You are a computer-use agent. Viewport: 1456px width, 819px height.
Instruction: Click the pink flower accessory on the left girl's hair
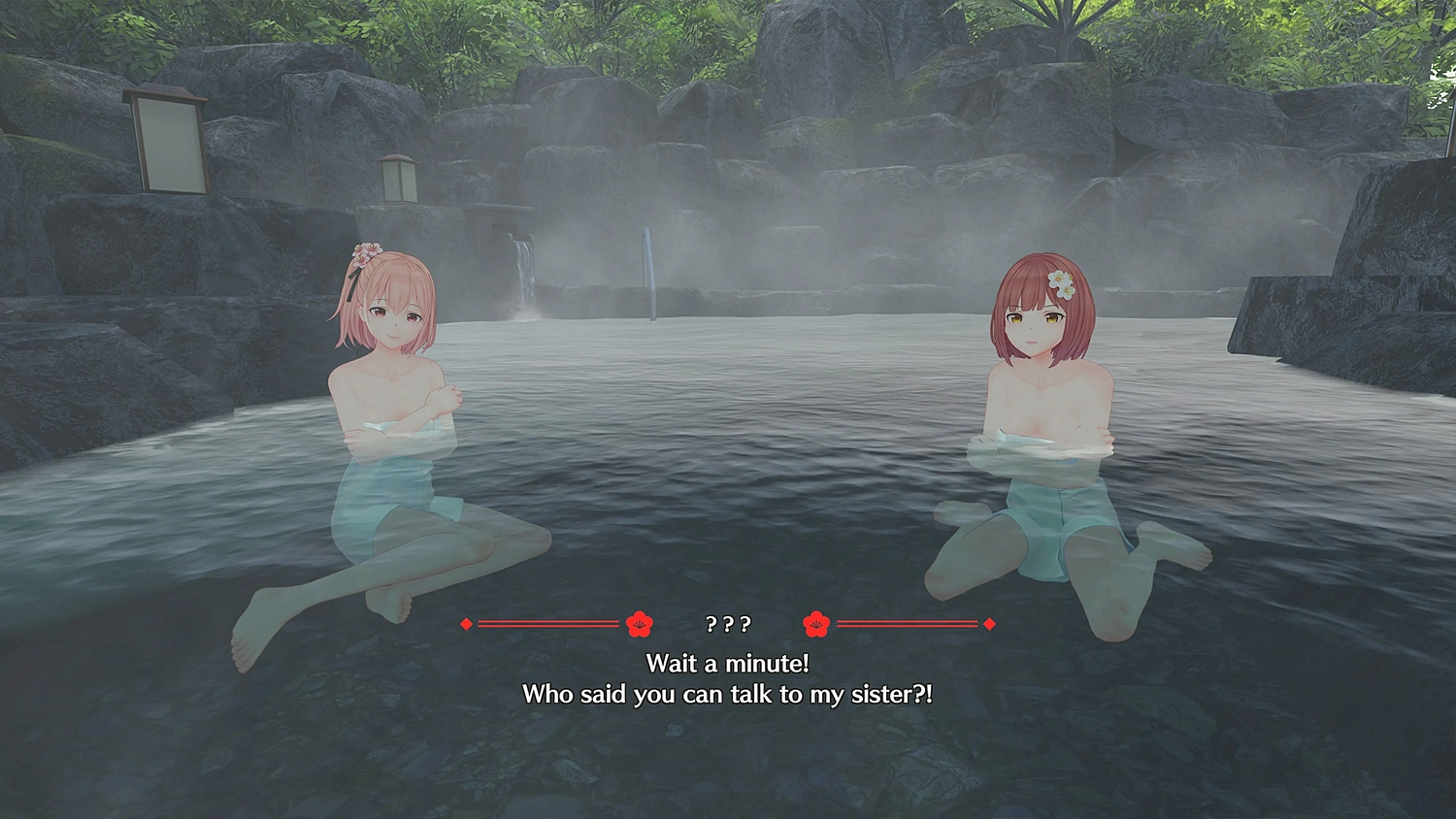pos(366,254)
